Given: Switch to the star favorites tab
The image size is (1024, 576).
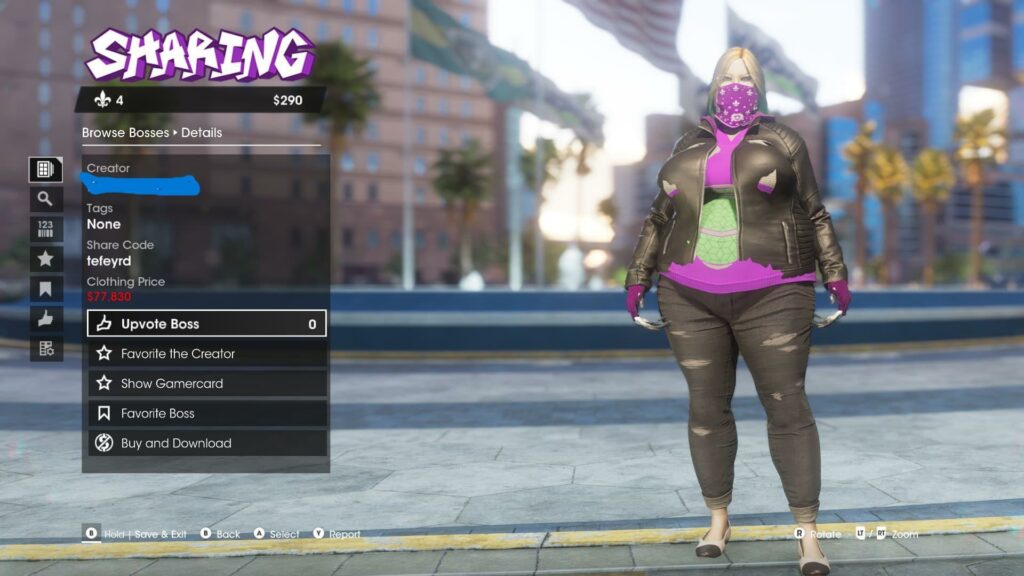Looking at the screenshot, I should click(x=45, y=259).
